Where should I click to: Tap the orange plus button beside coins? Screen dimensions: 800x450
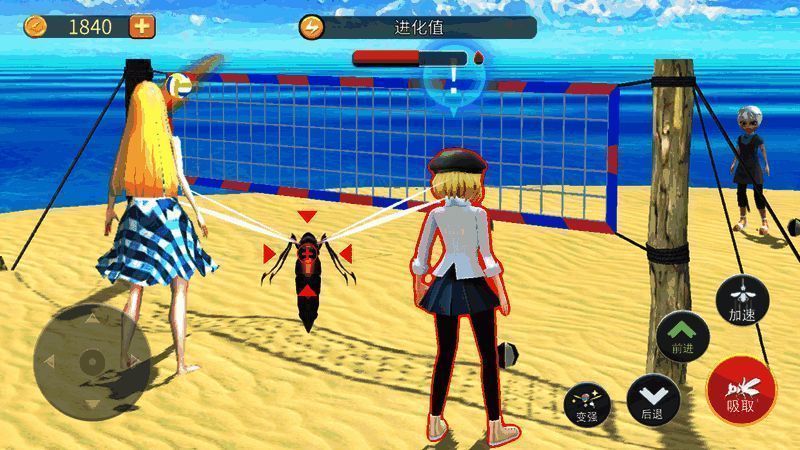(143, 27)
